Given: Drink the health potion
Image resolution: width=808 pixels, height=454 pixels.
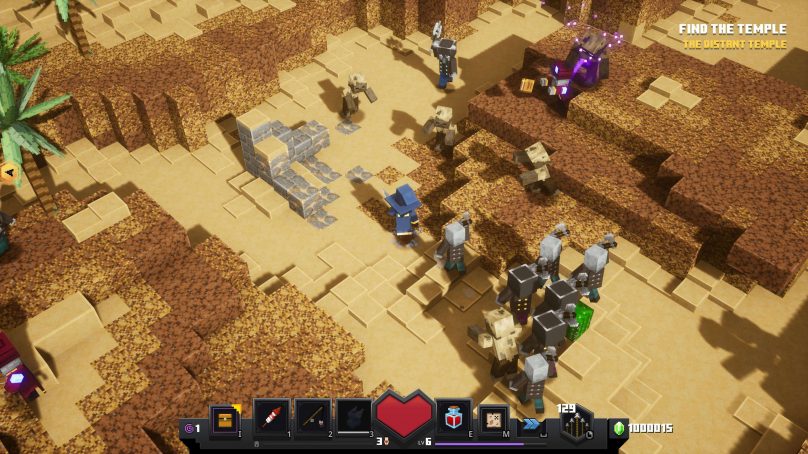Looking at the screenshot, I should [x=453, y=417].
